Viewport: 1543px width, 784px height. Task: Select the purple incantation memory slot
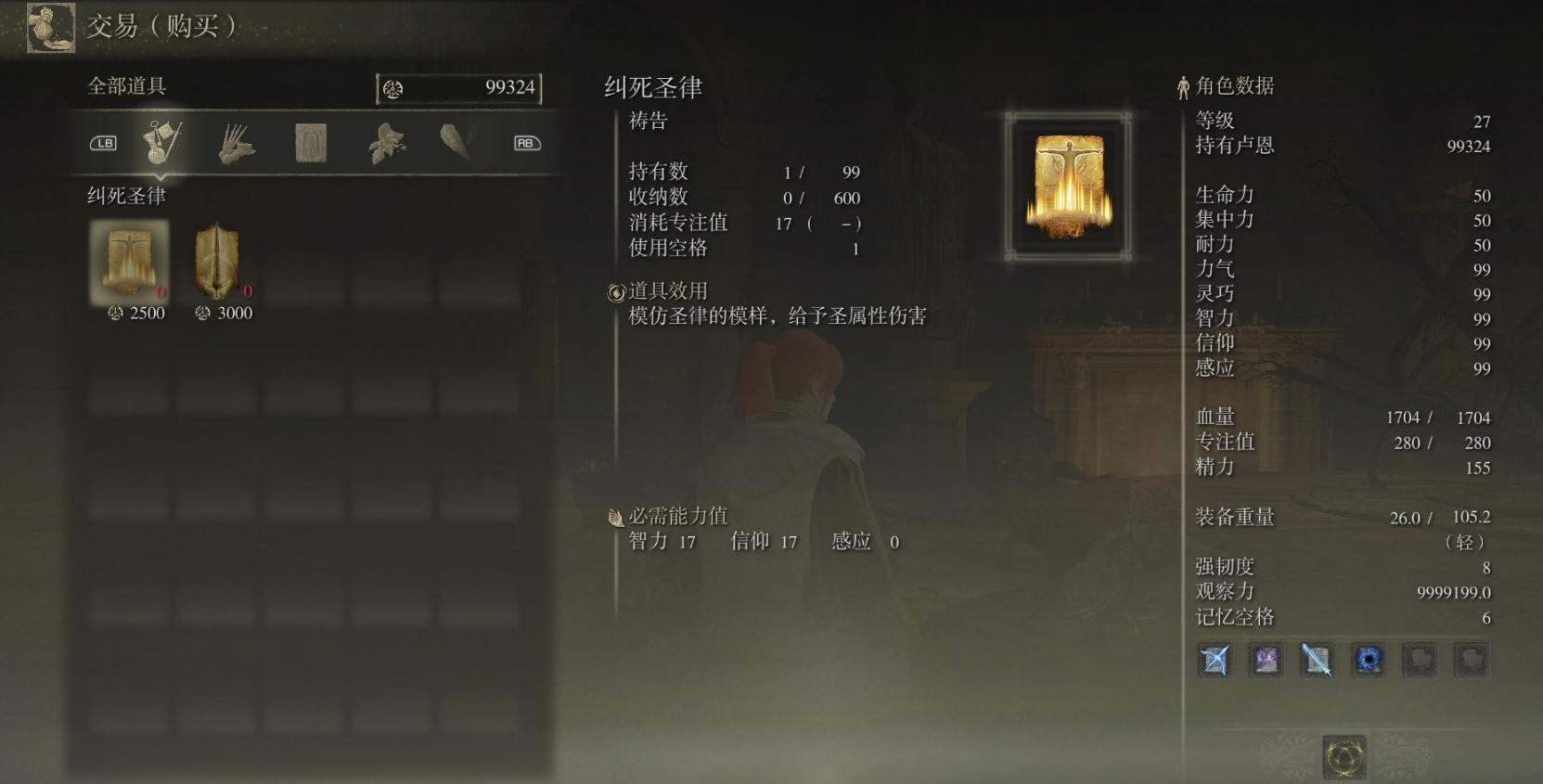1266,662
